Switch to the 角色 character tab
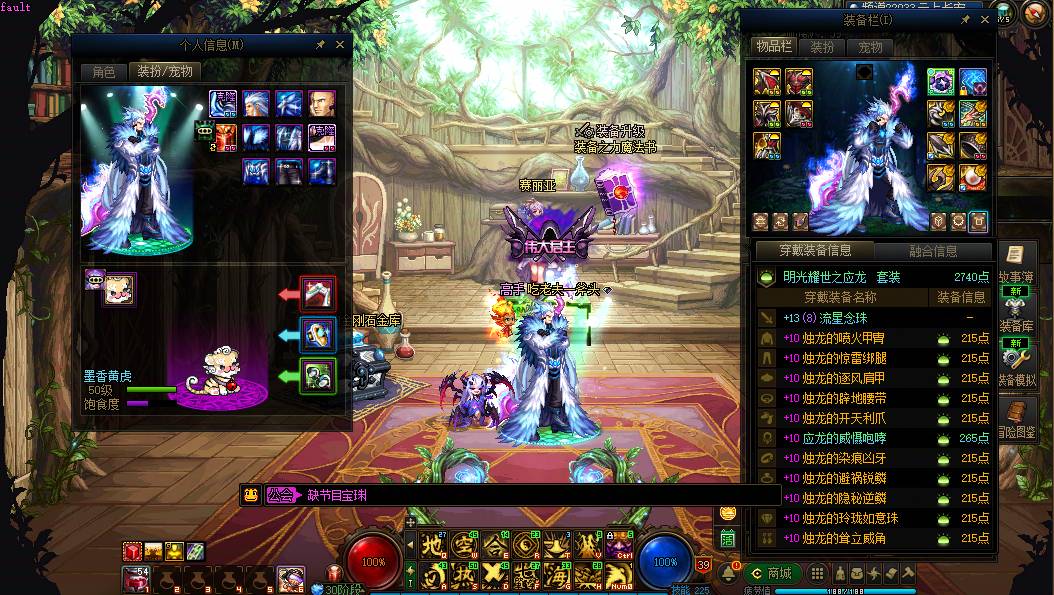The width and height of the screenshot is (1054, 595). (x=104, y=71)
